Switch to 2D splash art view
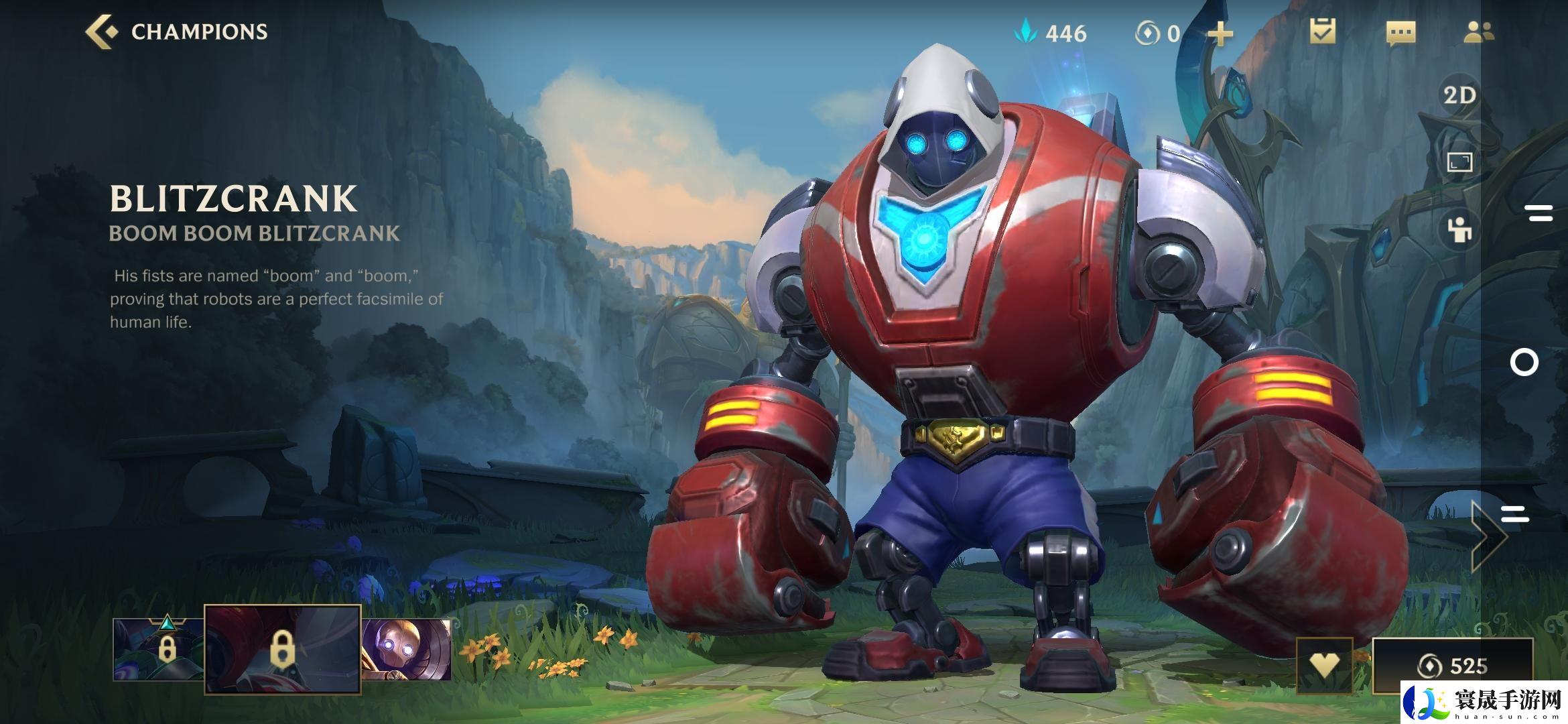1568x724 pixels. coord(1459,95)
